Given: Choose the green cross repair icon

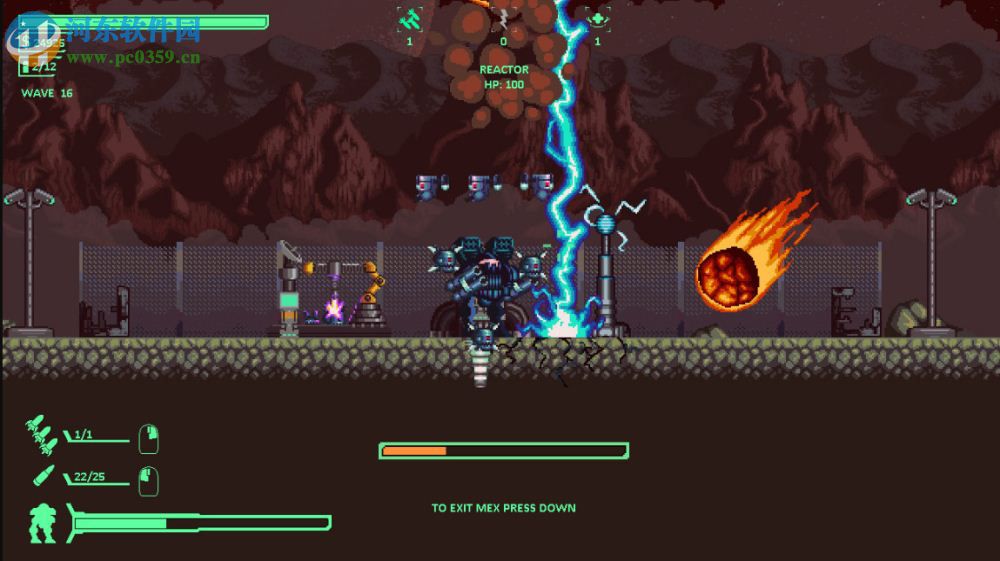Looking at the screenshot, I should click(x=598, y=18).
